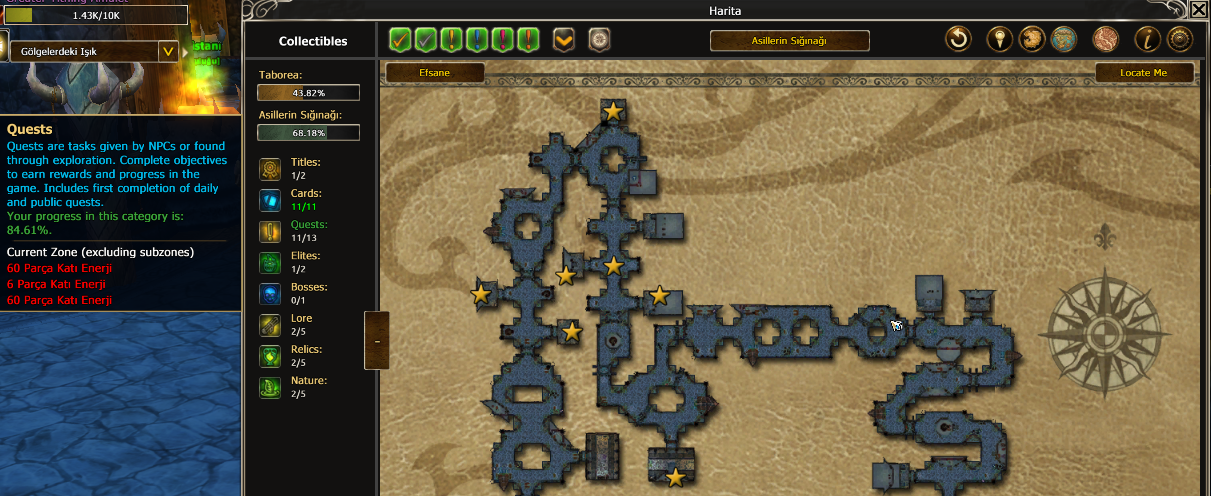Toggle the first green checkmark filter

(401, 40)
